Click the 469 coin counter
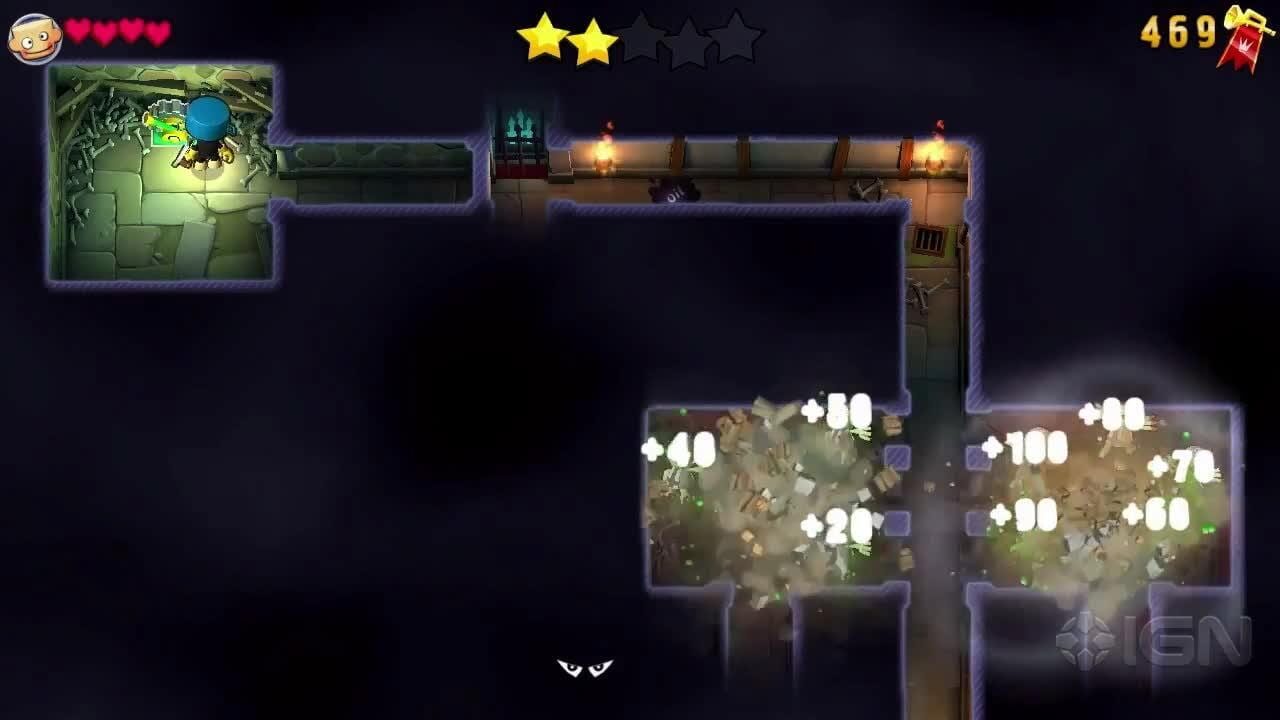Screen dimensions: 1280x720 click(1180, 30)
